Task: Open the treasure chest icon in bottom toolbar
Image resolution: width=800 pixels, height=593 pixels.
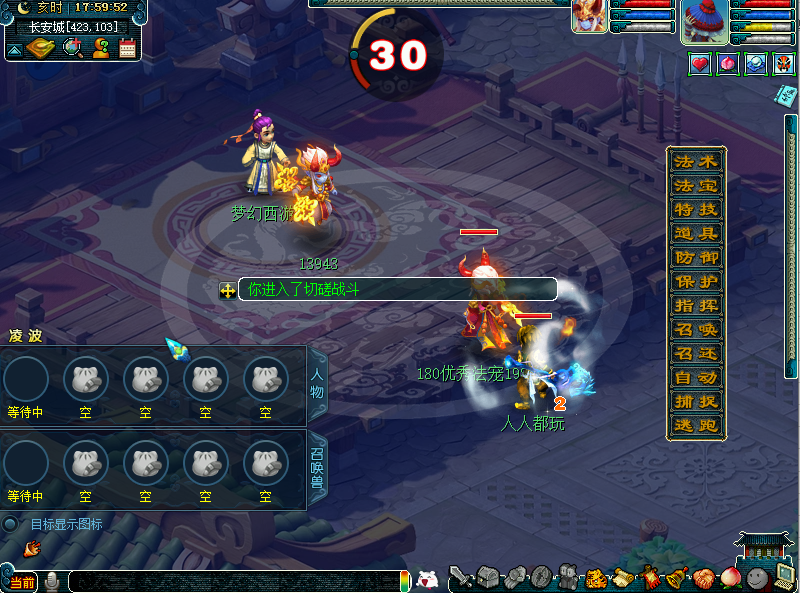Action: [x=487, y=577]
